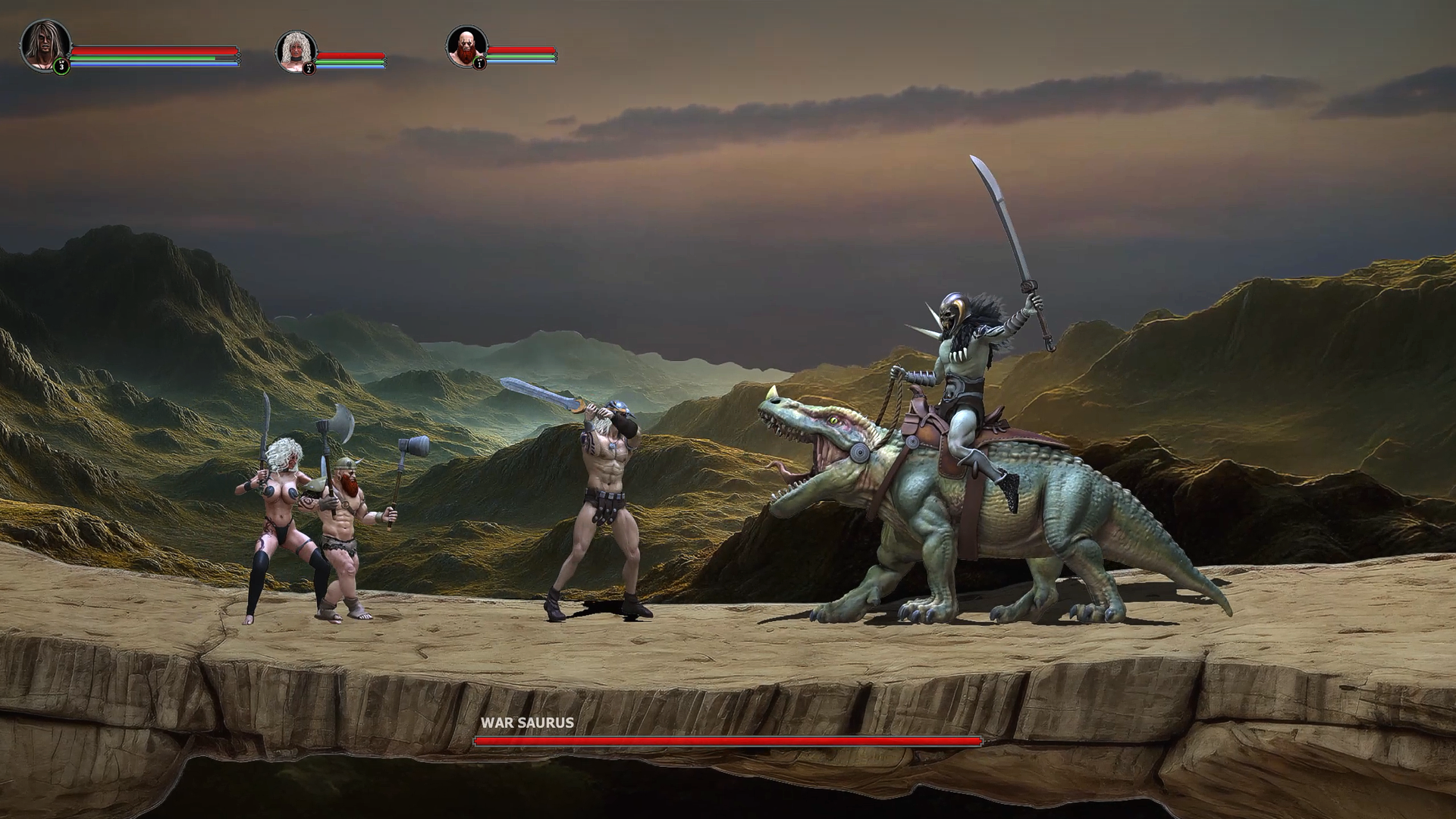Click the circular frame around the second portrait
Screen dimensions: 1456x819
pos(296,29)
